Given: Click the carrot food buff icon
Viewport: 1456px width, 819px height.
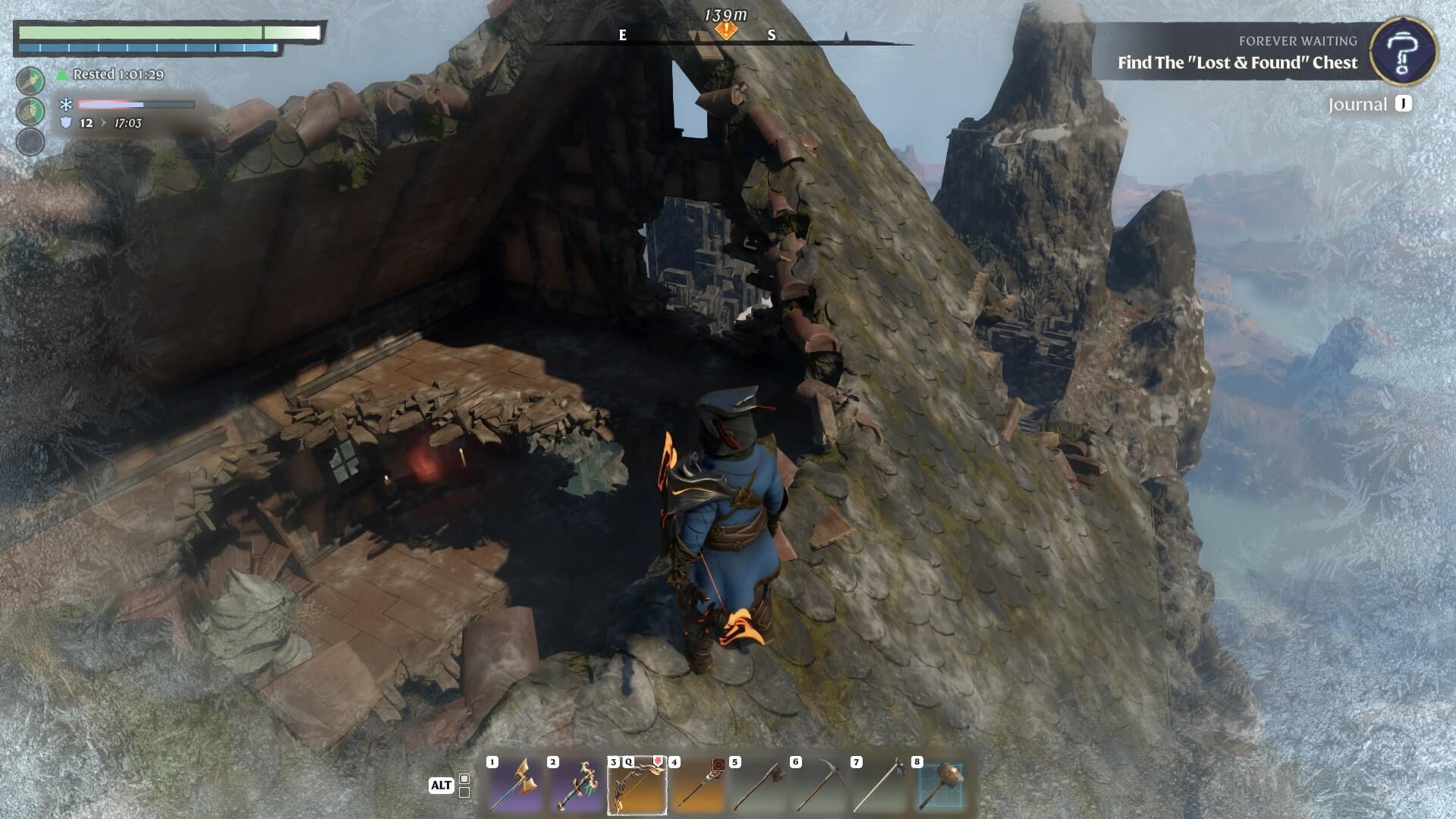Looking at the screenshot, I should [x=30, y=80].
